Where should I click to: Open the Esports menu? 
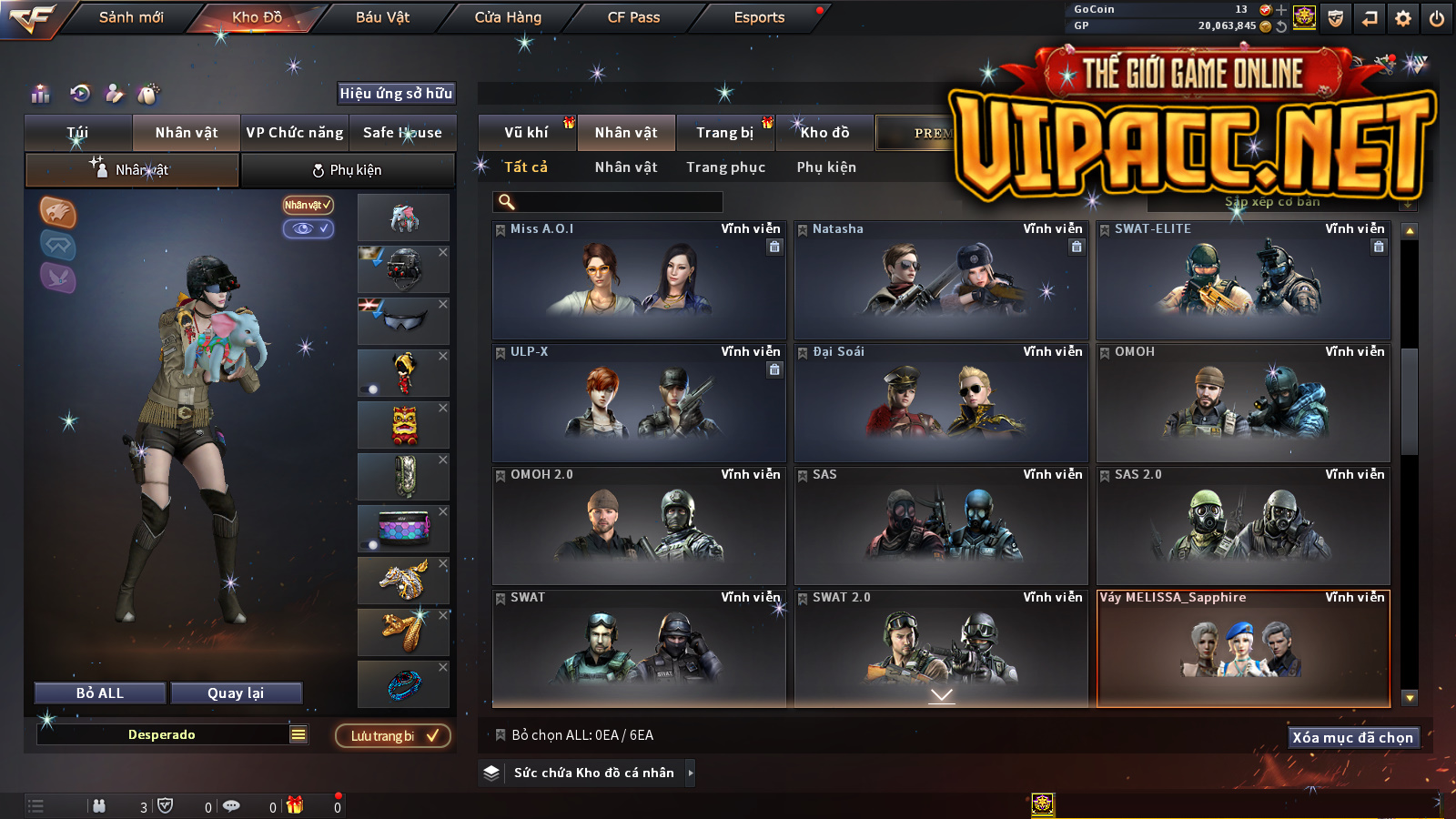coord(759,17)
